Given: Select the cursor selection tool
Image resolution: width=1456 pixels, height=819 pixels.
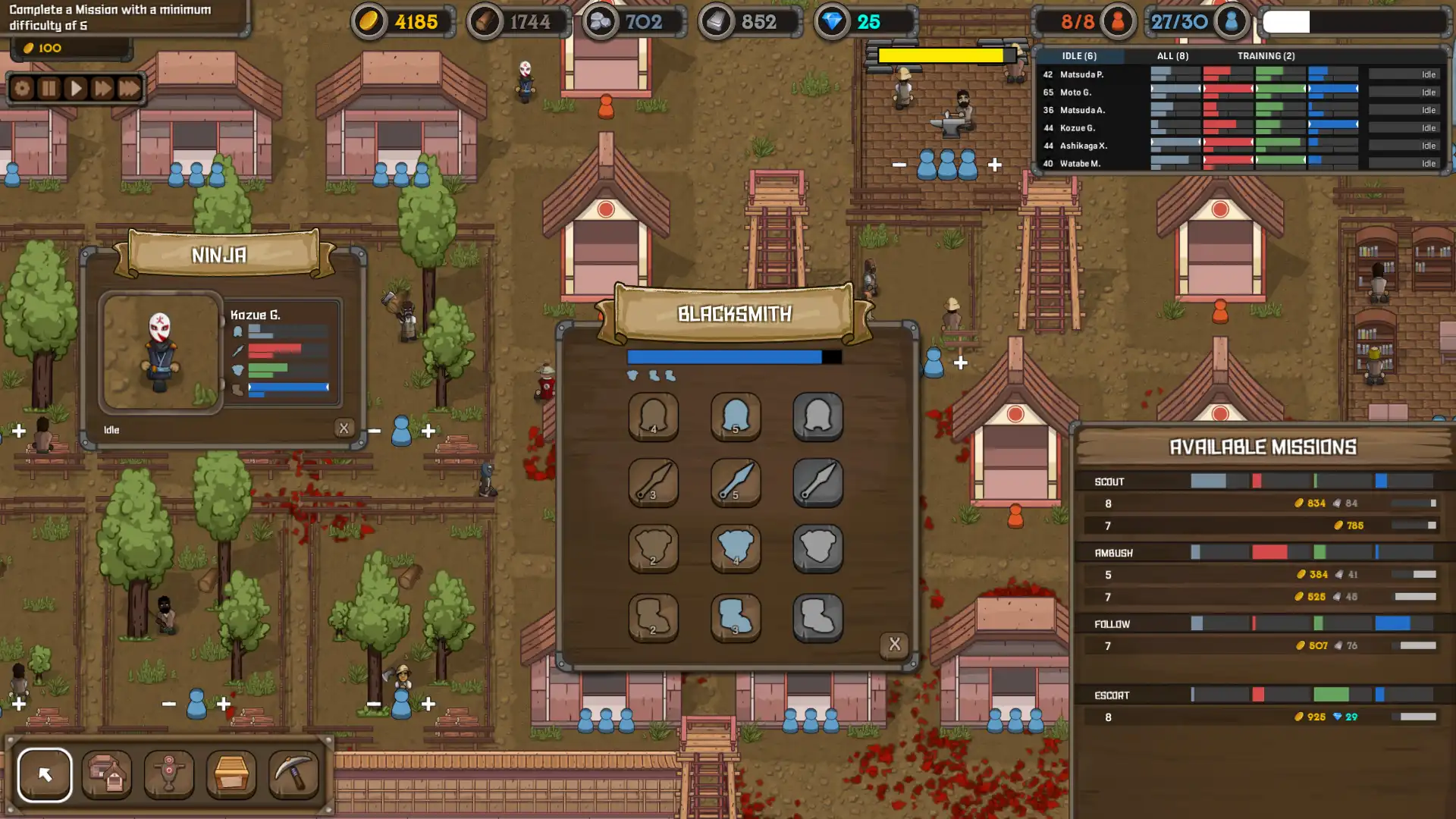Looking at the screenshot, I should 45,774.
